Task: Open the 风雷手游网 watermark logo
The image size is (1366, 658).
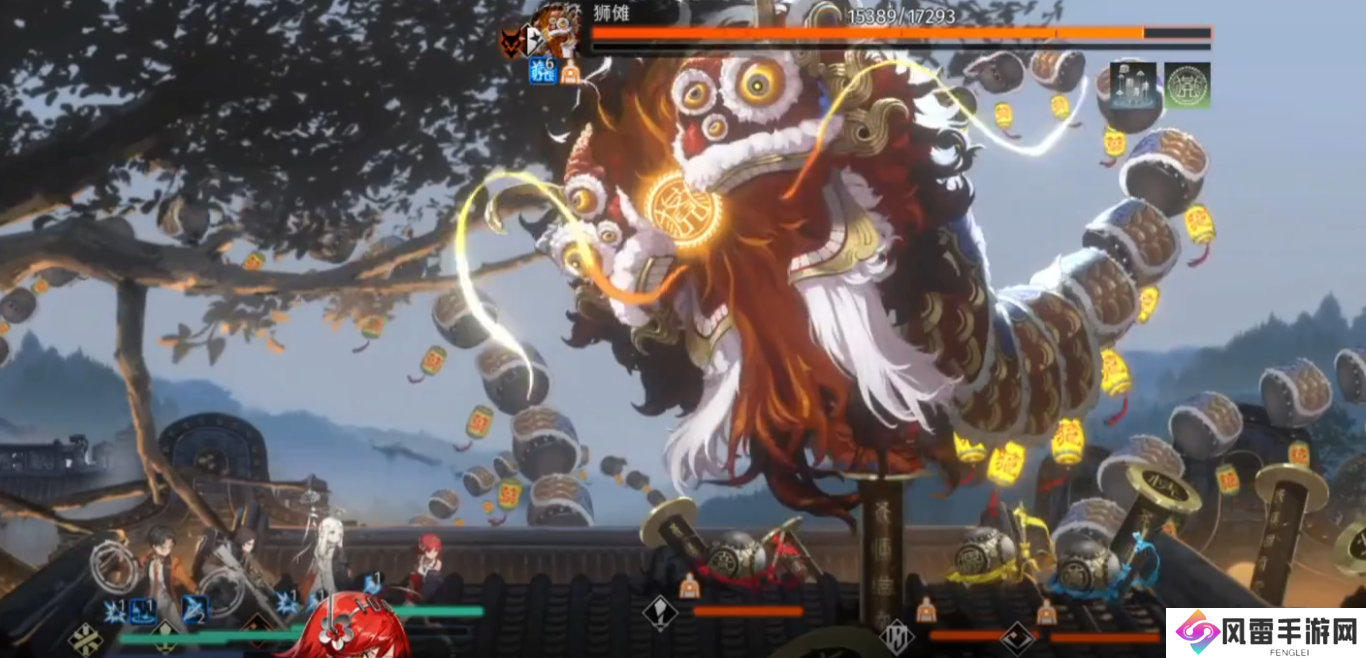Action: pos(1265,633)
